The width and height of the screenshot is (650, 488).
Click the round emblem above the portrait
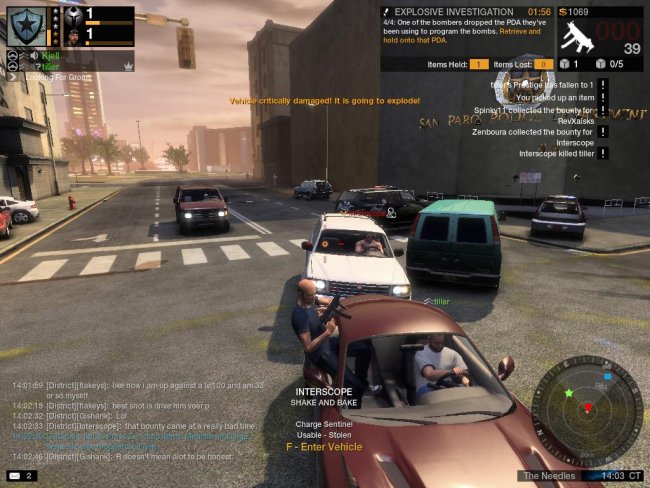(75, 14)
